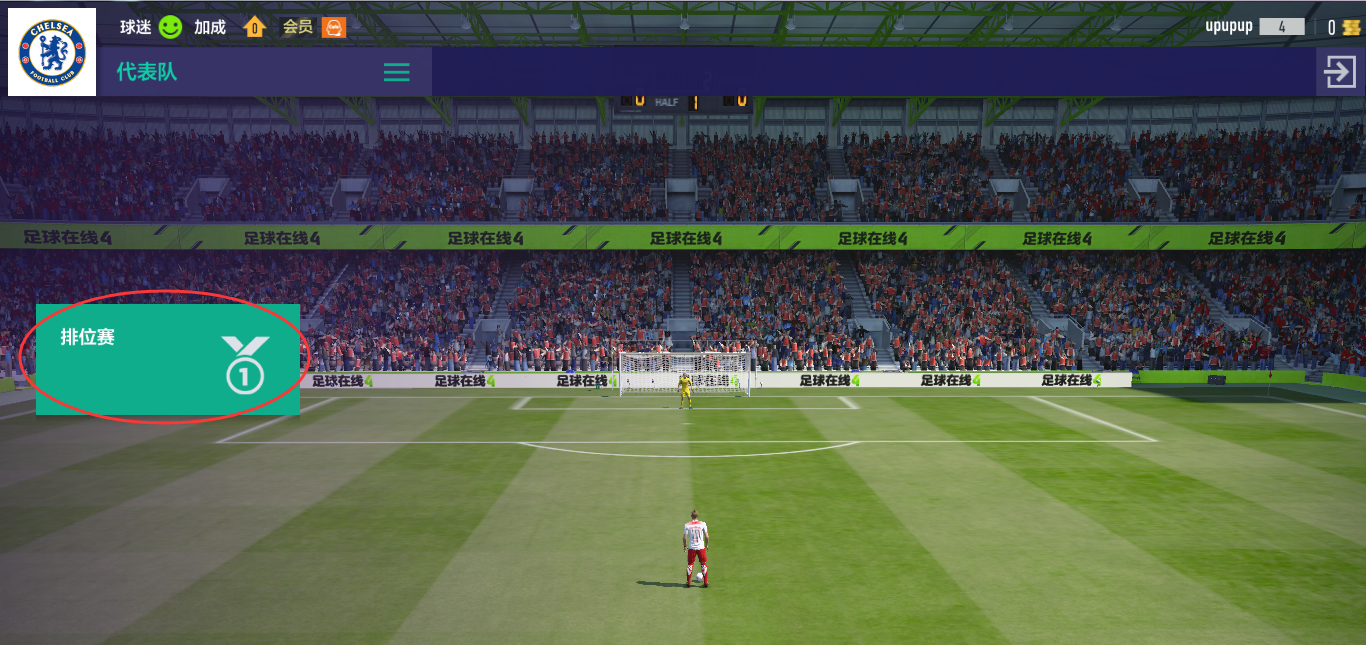Image resolution: width=1366 pixels, height=645 pixels.
Task: Select the Chelsea club crest
Action: 52,52
